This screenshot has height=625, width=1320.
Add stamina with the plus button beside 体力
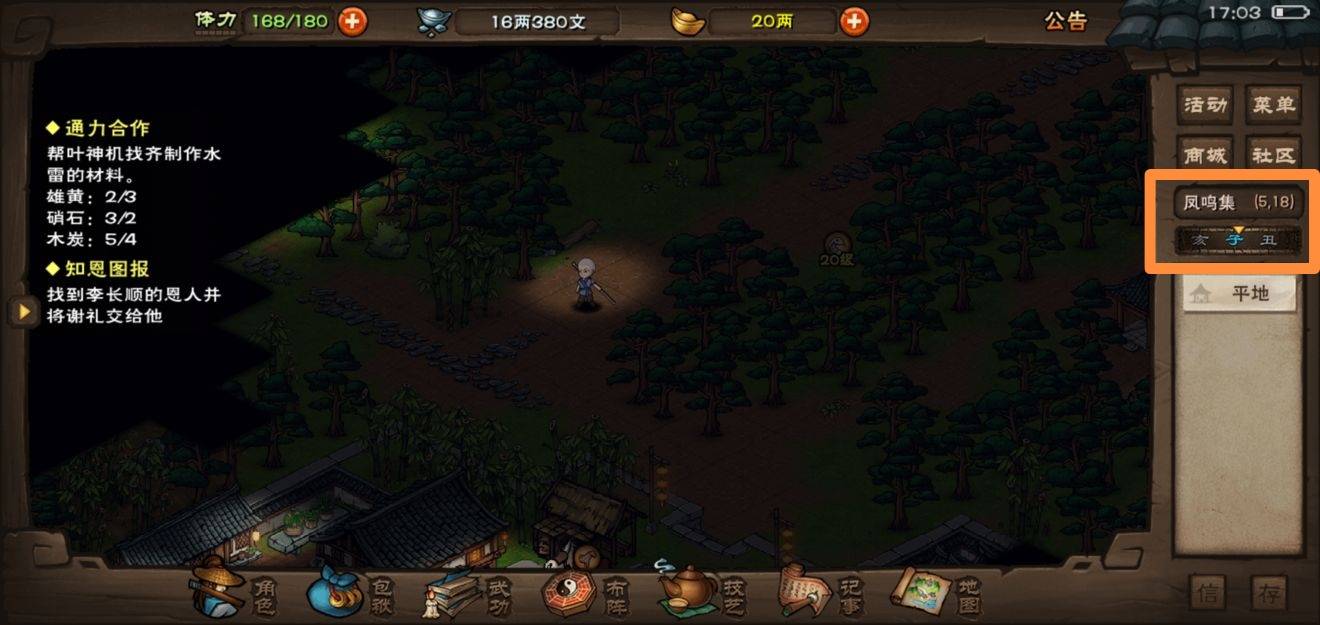point(352,21)
